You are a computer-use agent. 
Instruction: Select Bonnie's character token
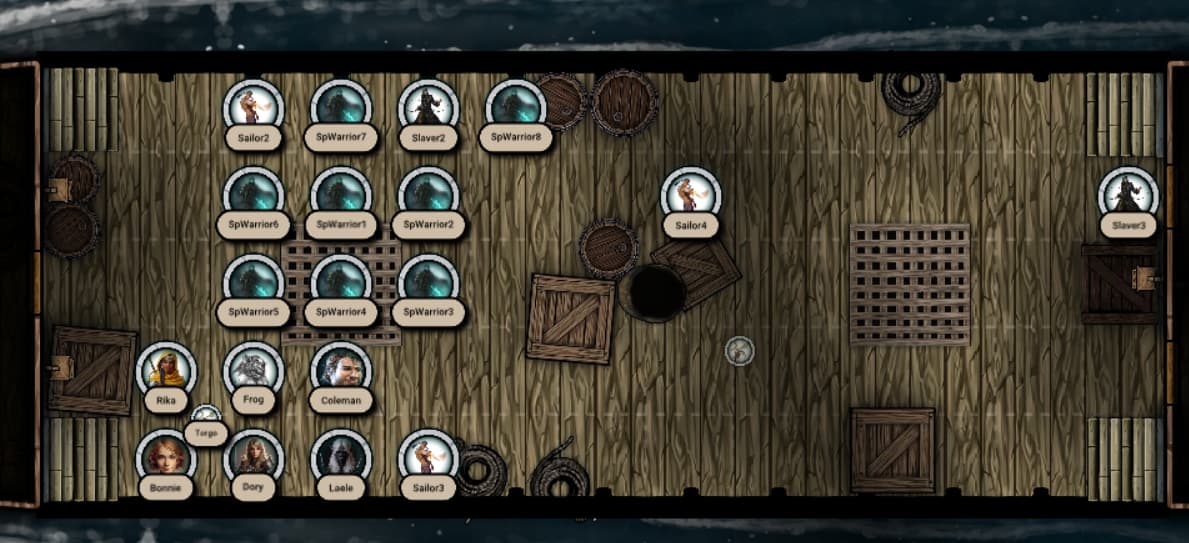[166, 458]
